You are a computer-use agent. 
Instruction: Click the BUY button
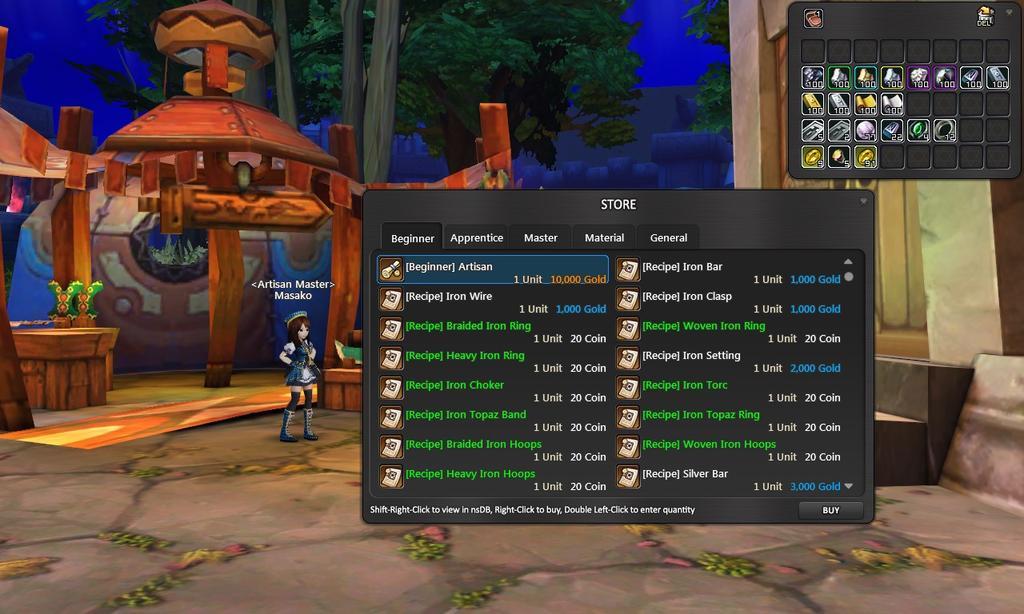pyautogui.click(x=830, y=510)
